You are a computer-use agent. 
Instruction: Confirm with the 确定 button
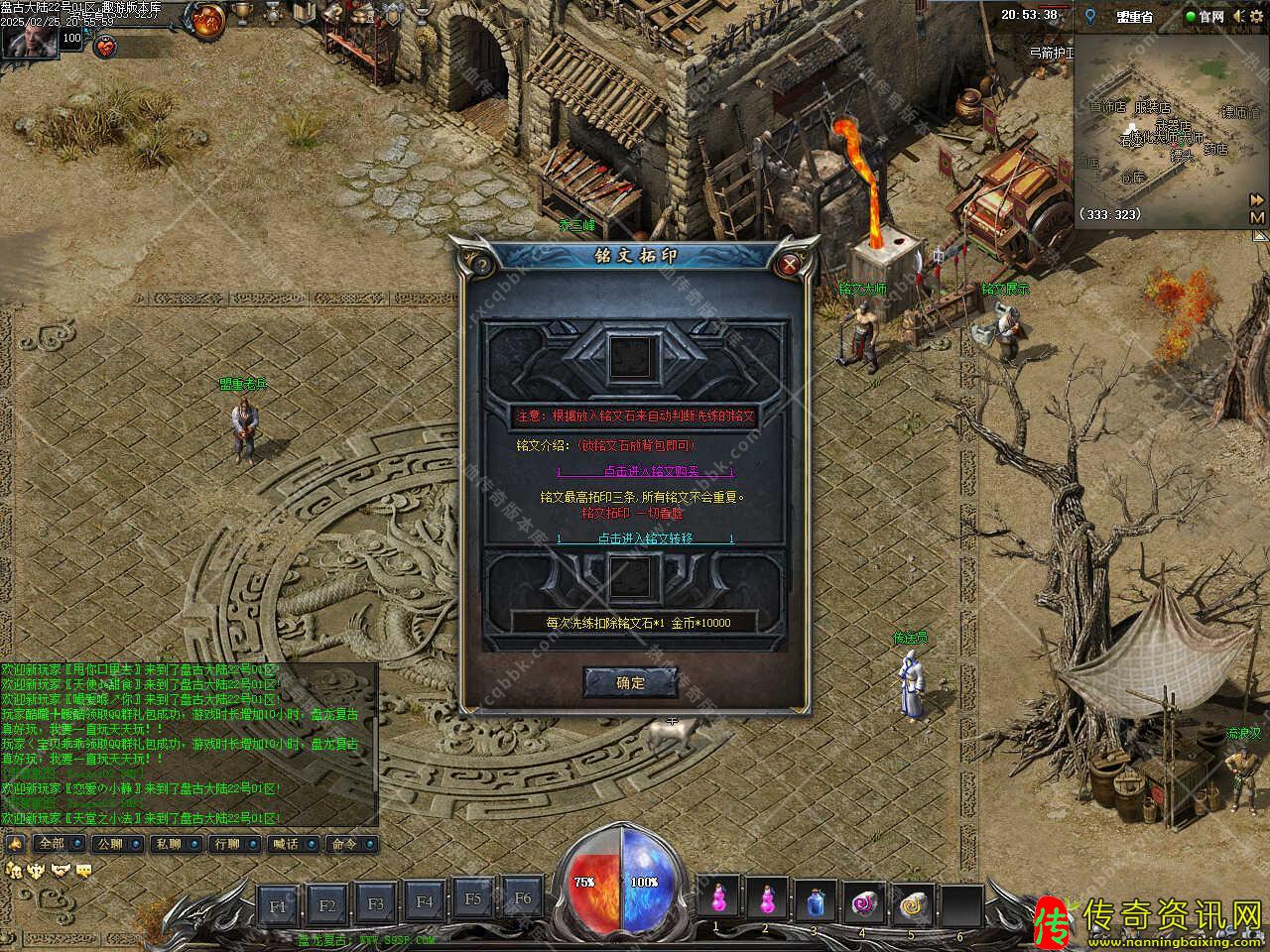coord(631,682)
